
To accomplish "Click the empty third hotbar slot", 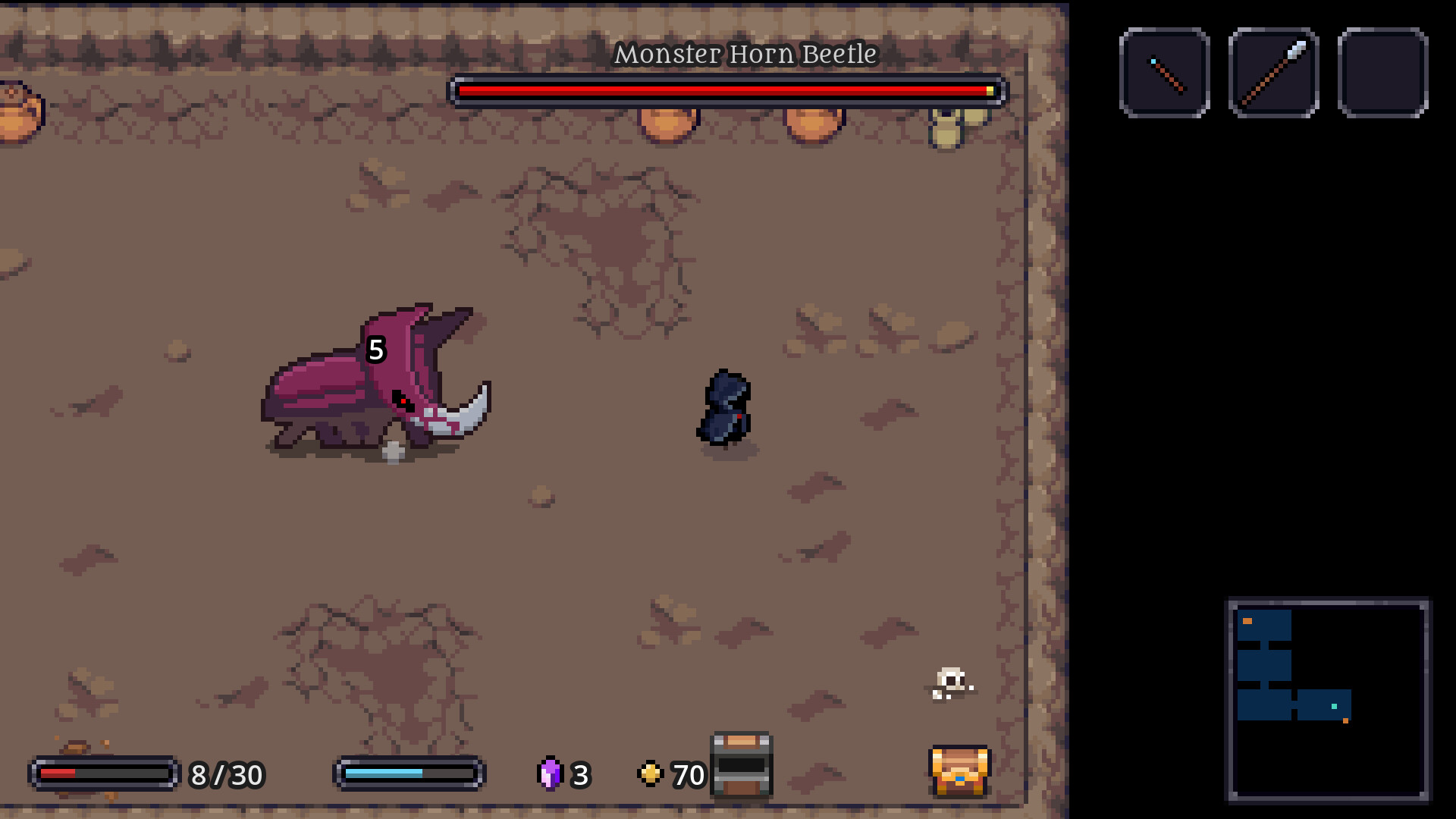I will (x=1382, y=74).
